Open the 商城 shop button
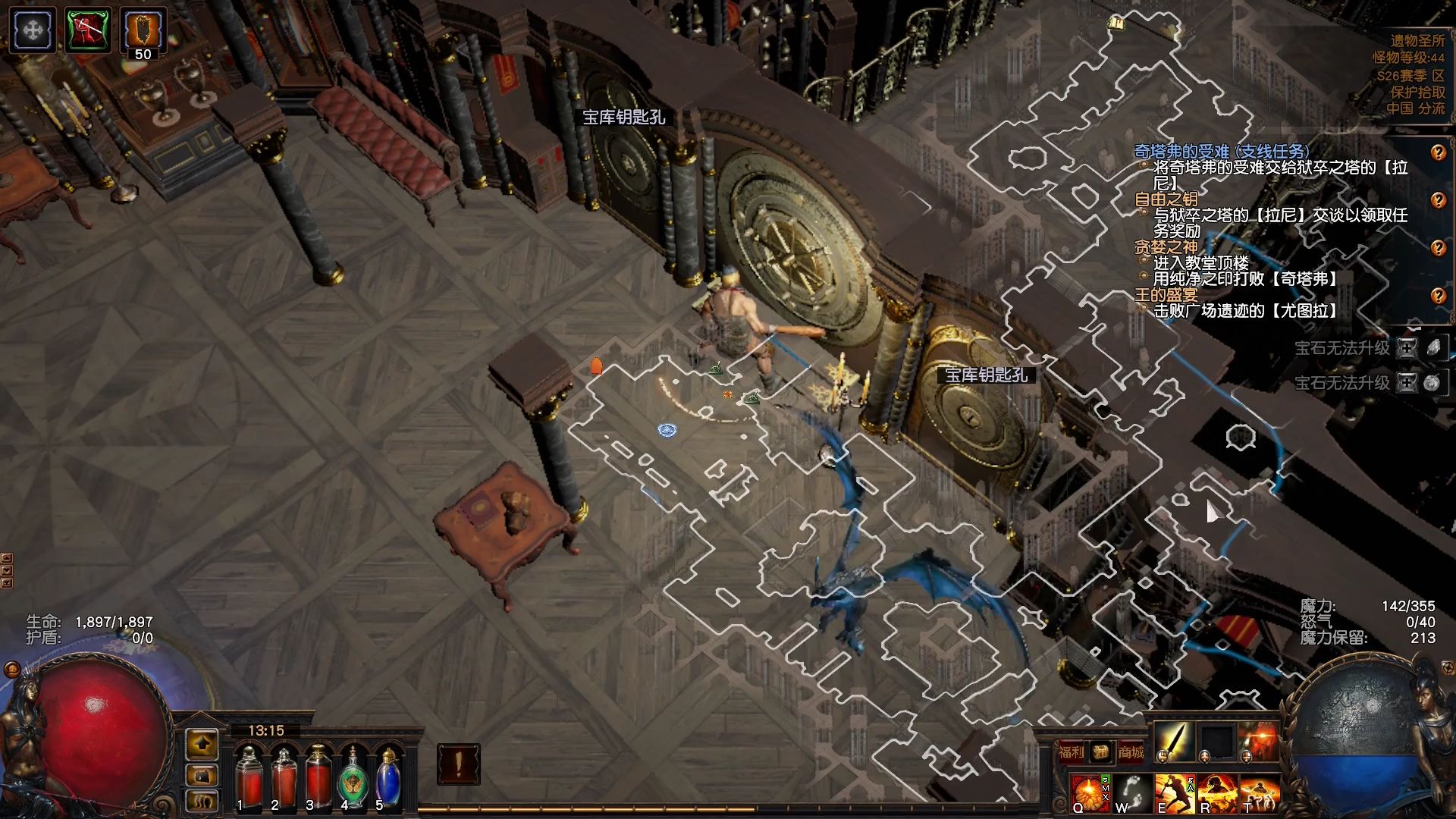This screenshot has width=1456, height=819. [x=1131, y=752]
